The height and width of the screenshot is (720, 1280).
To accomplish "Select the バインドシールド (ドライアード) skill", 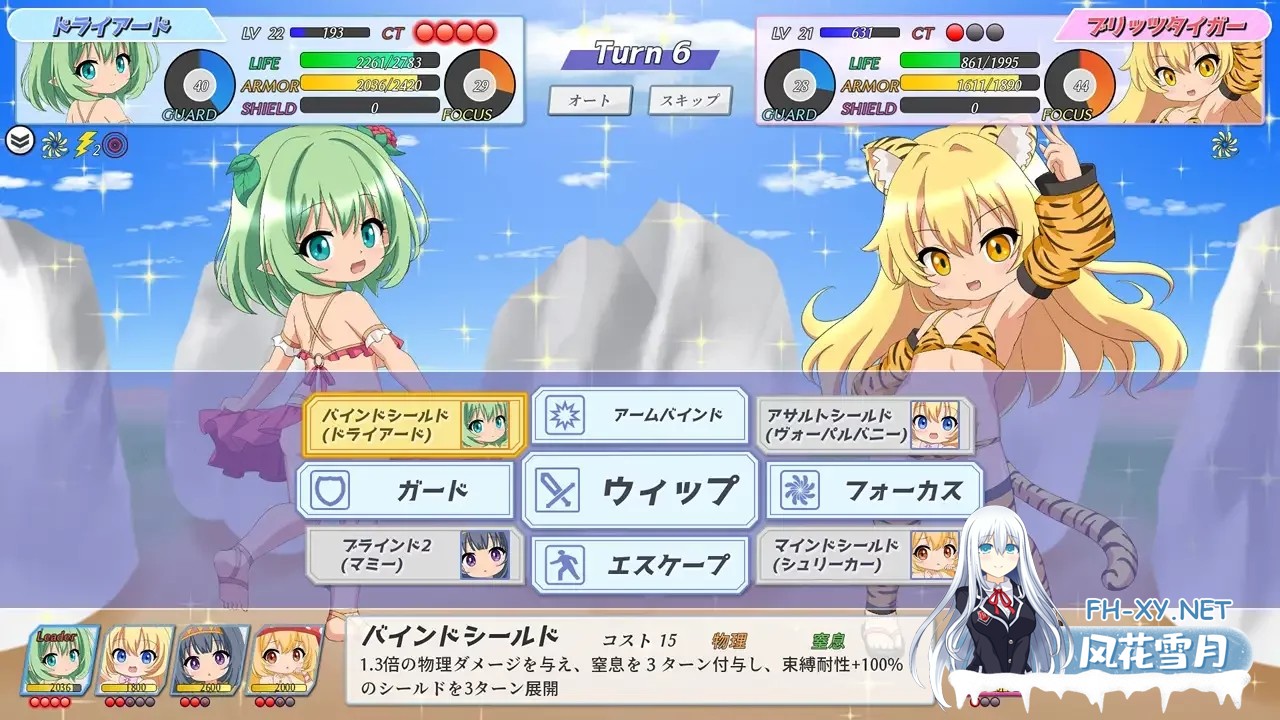I will (414, 424).
